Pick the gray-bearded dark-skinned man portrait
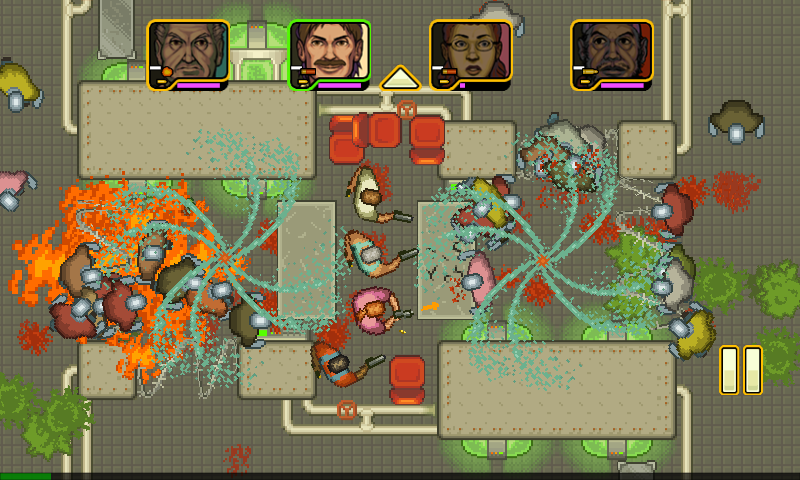The width and height of the screenshot is (800, 480). point(612,54)
